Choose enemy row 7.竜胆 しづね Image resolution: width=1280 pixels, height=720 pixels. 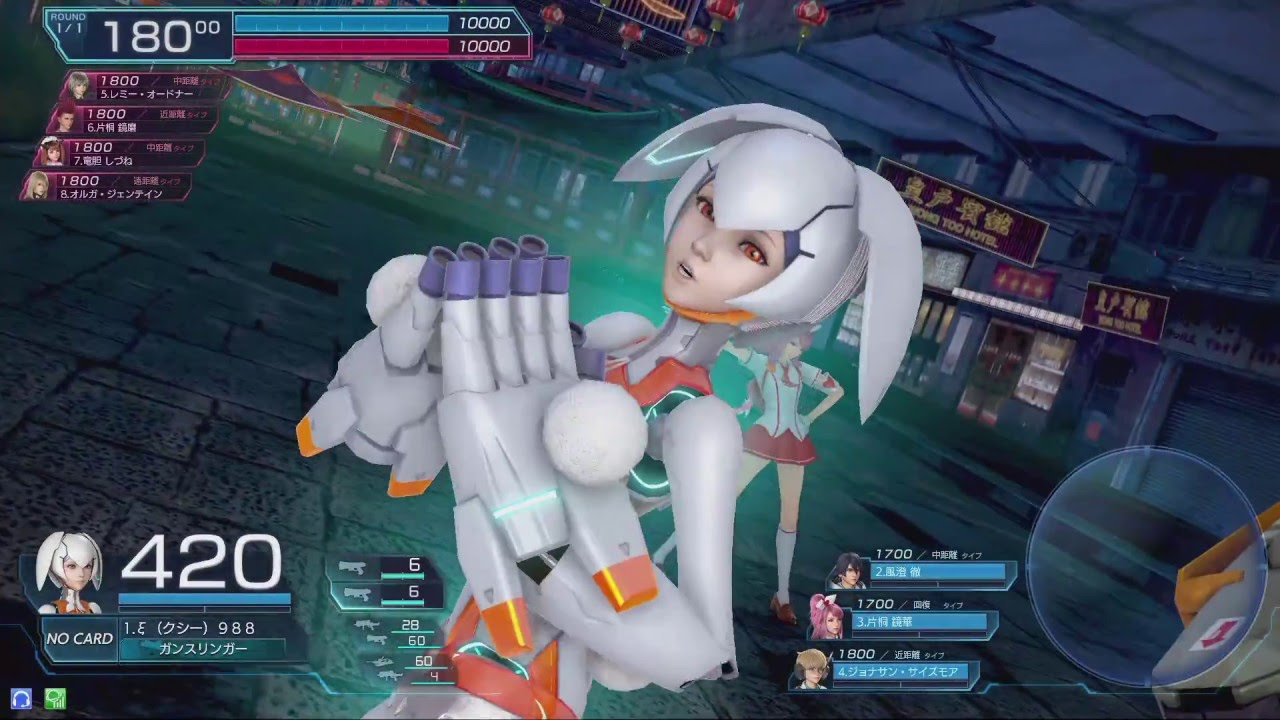[x=125, y=153]
